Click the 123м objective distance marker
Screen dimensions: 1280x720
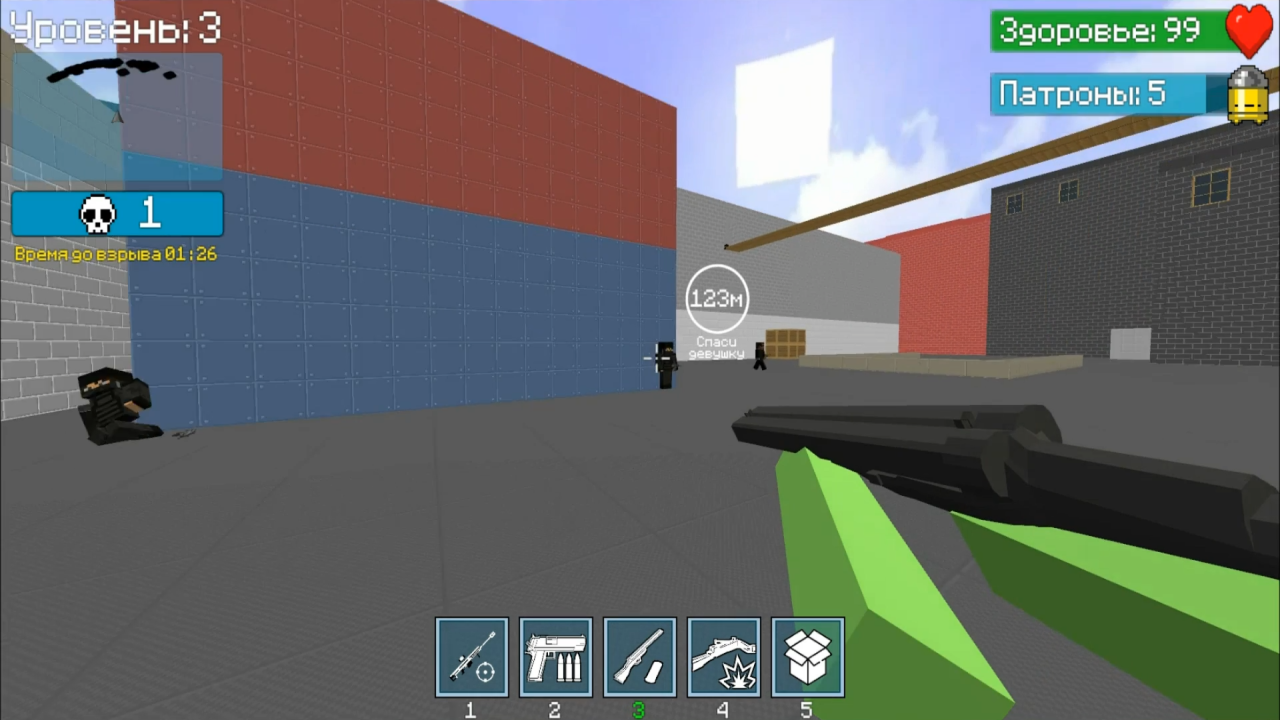point(716,297)
